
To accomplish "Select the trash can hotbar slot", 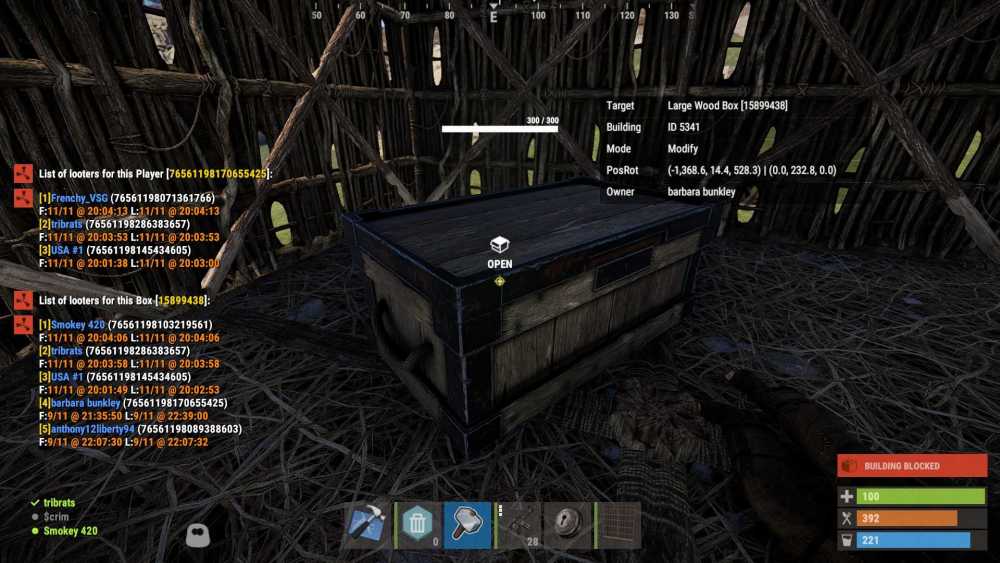I will coord(417,525).
